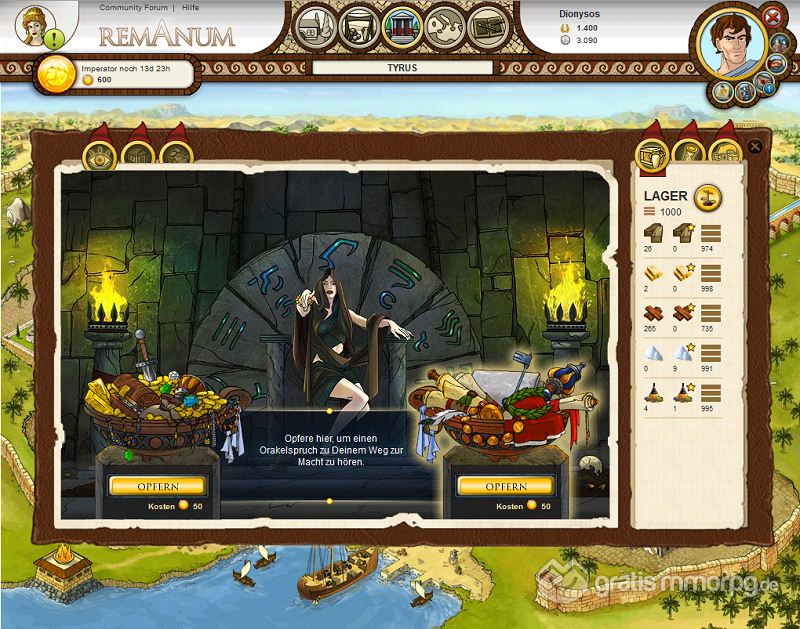Viewport: 800px width, 629px height.
Task: Select the TYRUS city name bar
Action: tap(402, 69)
